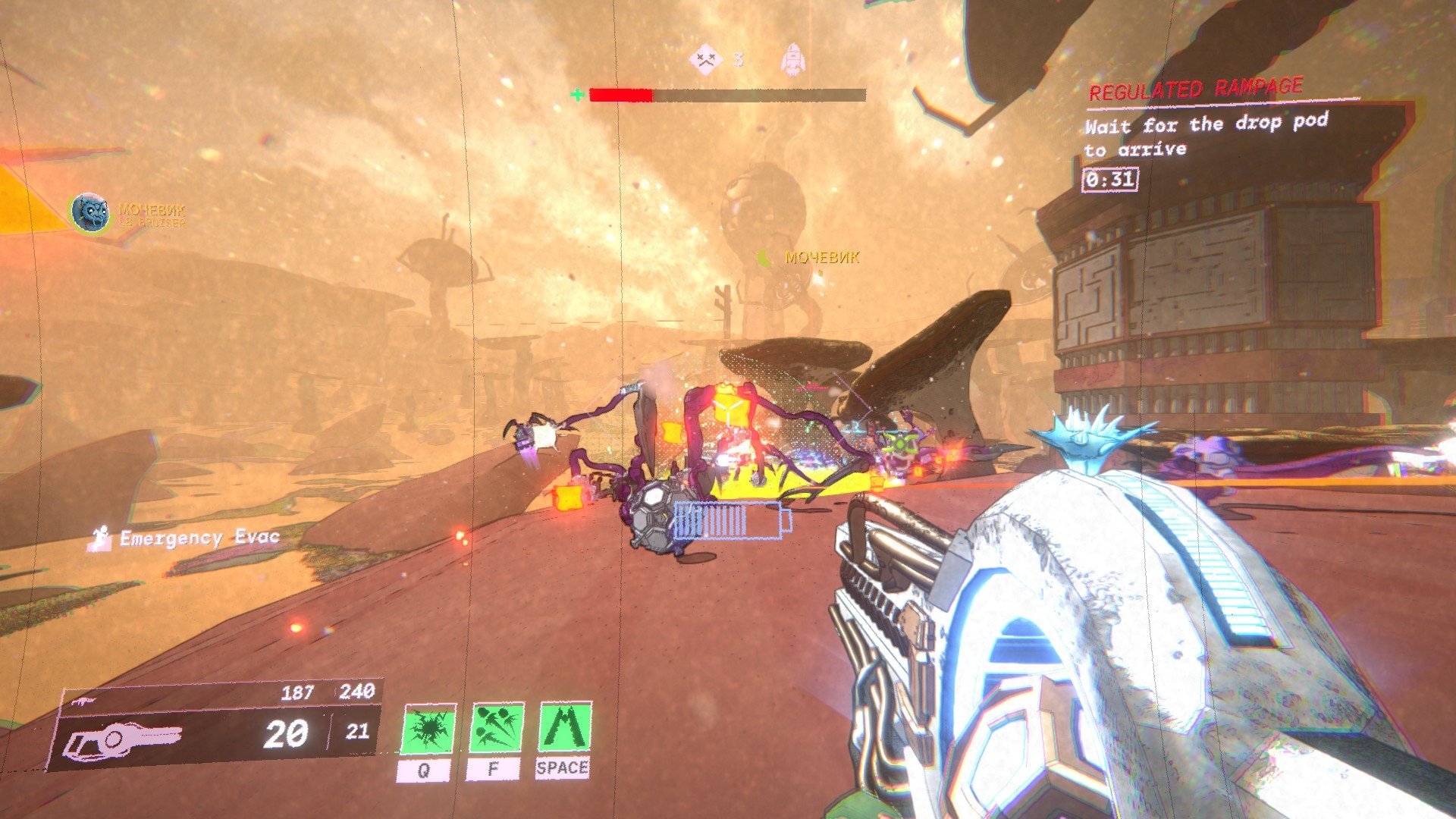The height and width of the screenshot is (819, 1456).
Task: Click the skull kill counter icon
Action: pyautogui.click(x=705, y=58)
